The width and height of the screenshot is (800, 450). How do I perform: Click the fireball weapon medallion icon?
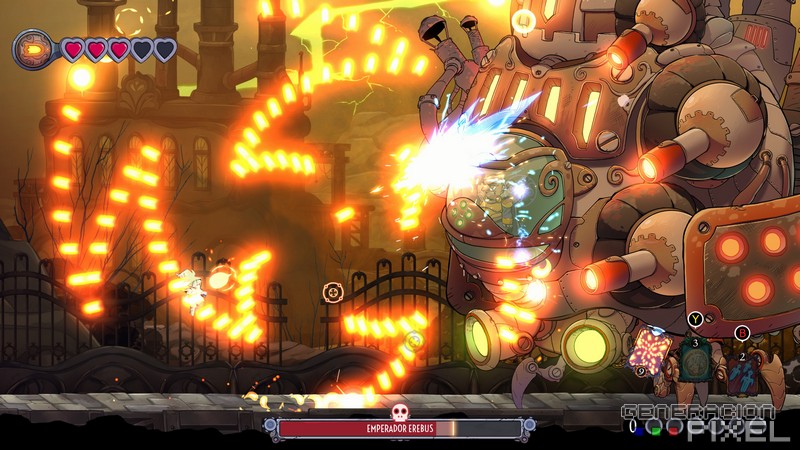(33, 48)
